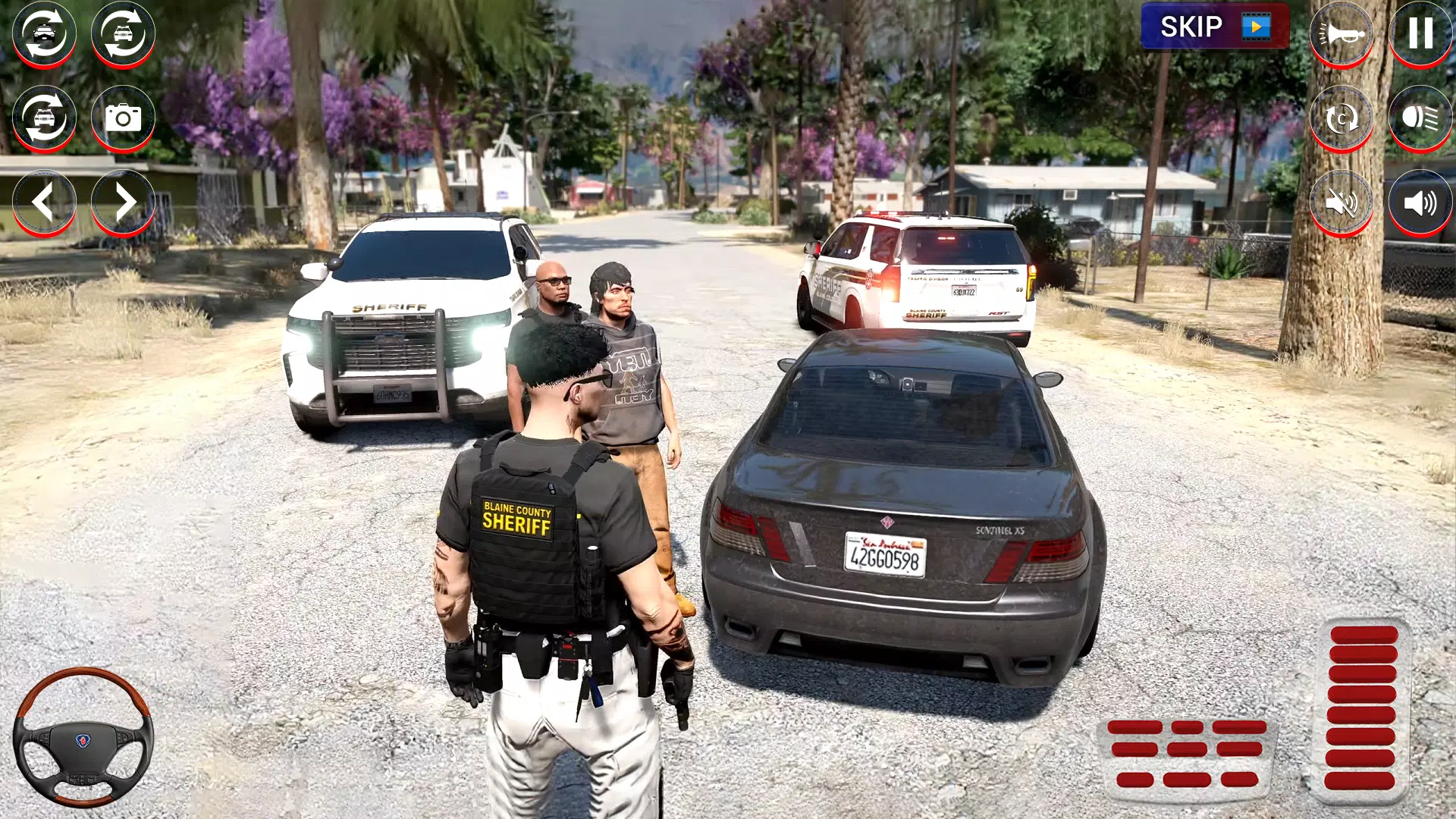Screen dimensions: 1456x819
Task: Rotate the camera with the circular C-arrow icon
Action: click(1343, 118)
